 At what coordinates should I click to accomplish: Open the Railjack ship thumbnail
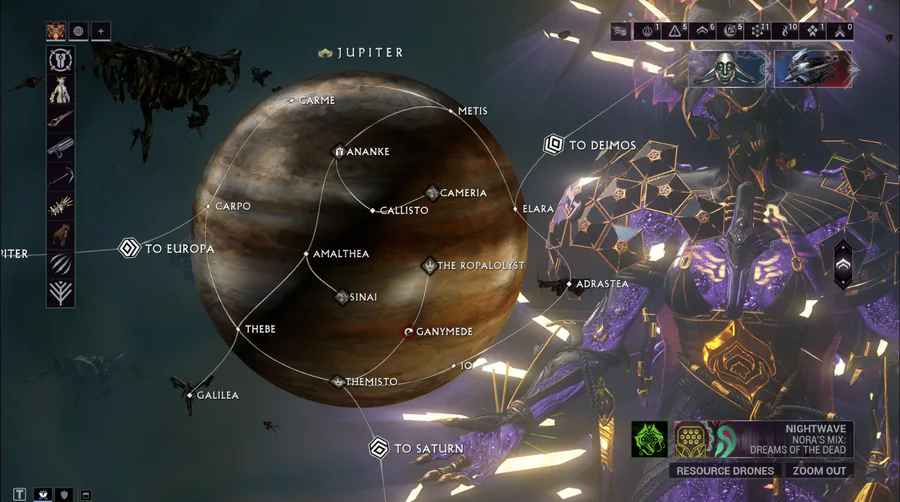812,69
